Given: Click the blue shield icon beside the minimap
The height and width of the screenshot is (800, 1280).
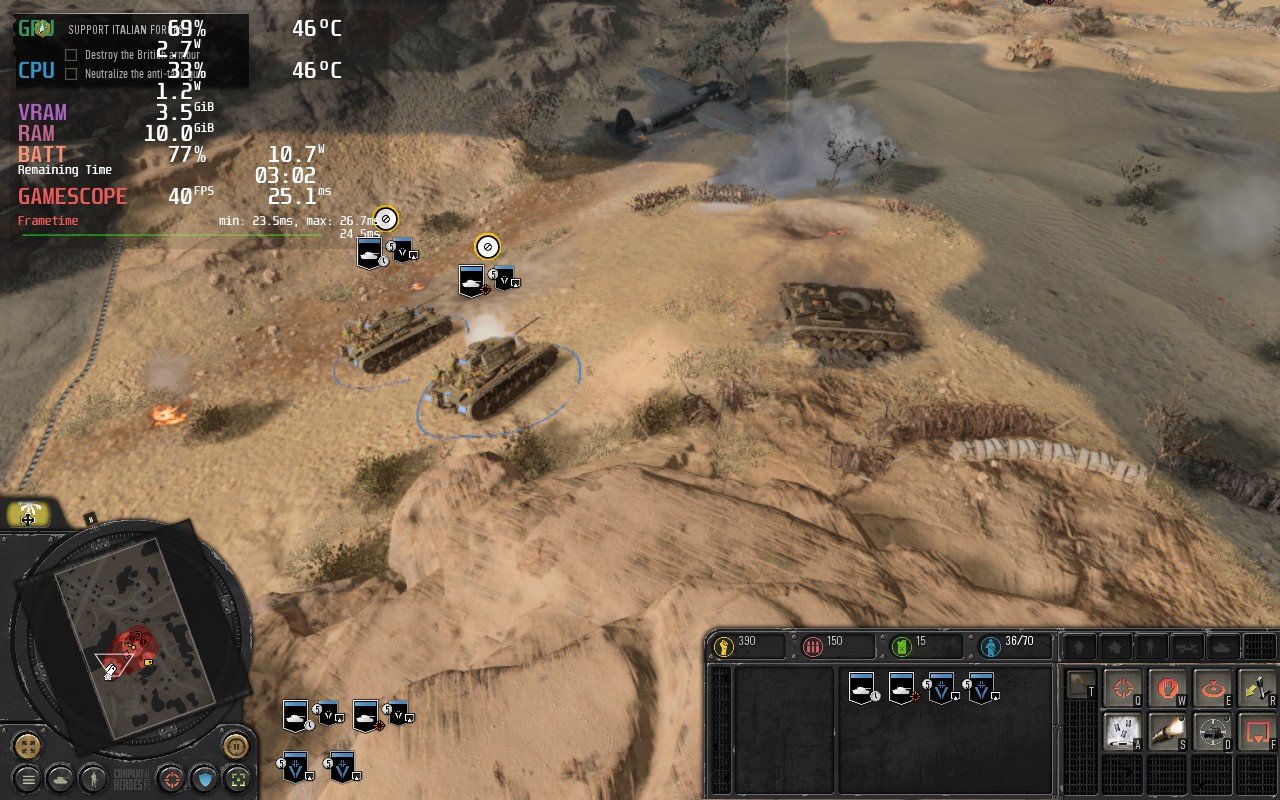Looking at the screenshot, I should (x=203, y=779).
